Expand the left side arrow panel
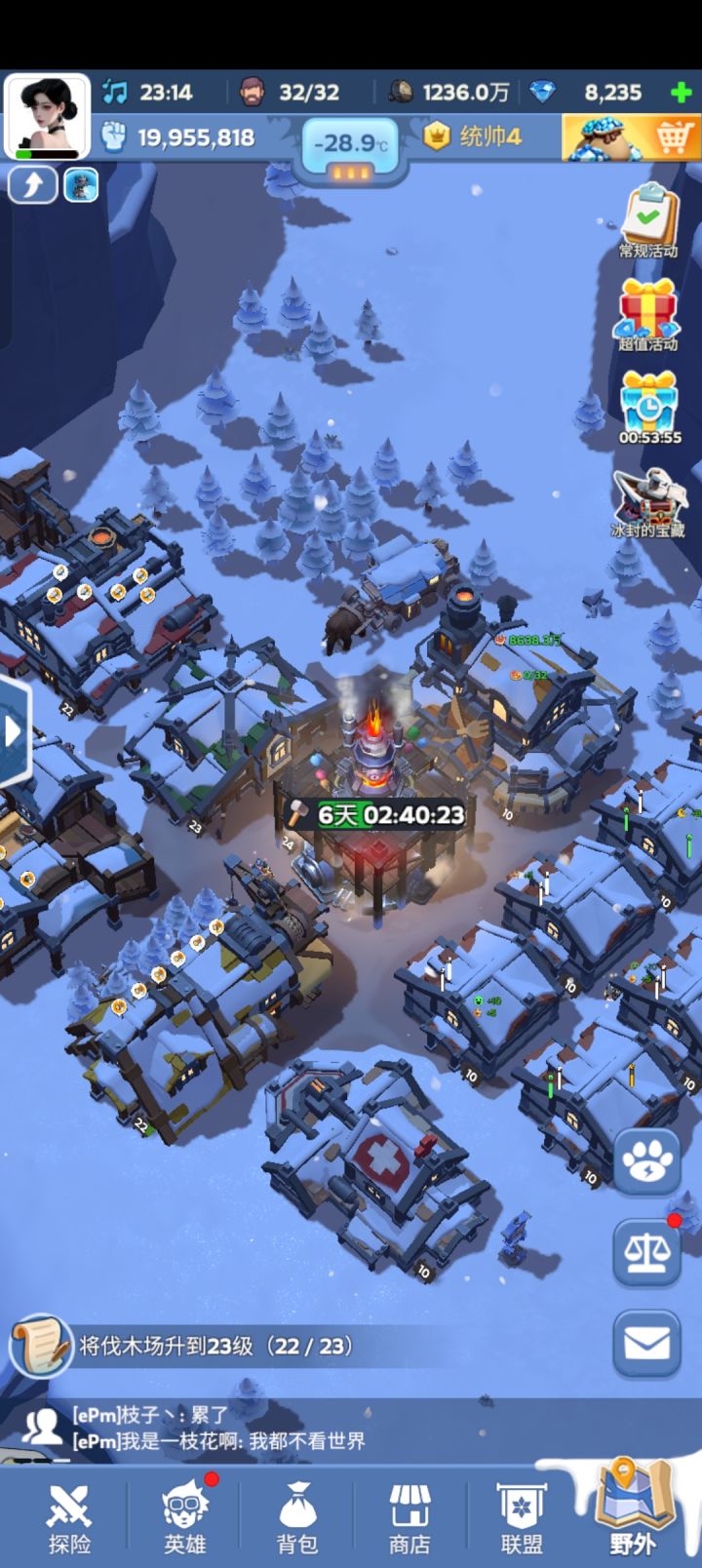Viewport: 702px width, 1568px height. click(x=14, y=730)
